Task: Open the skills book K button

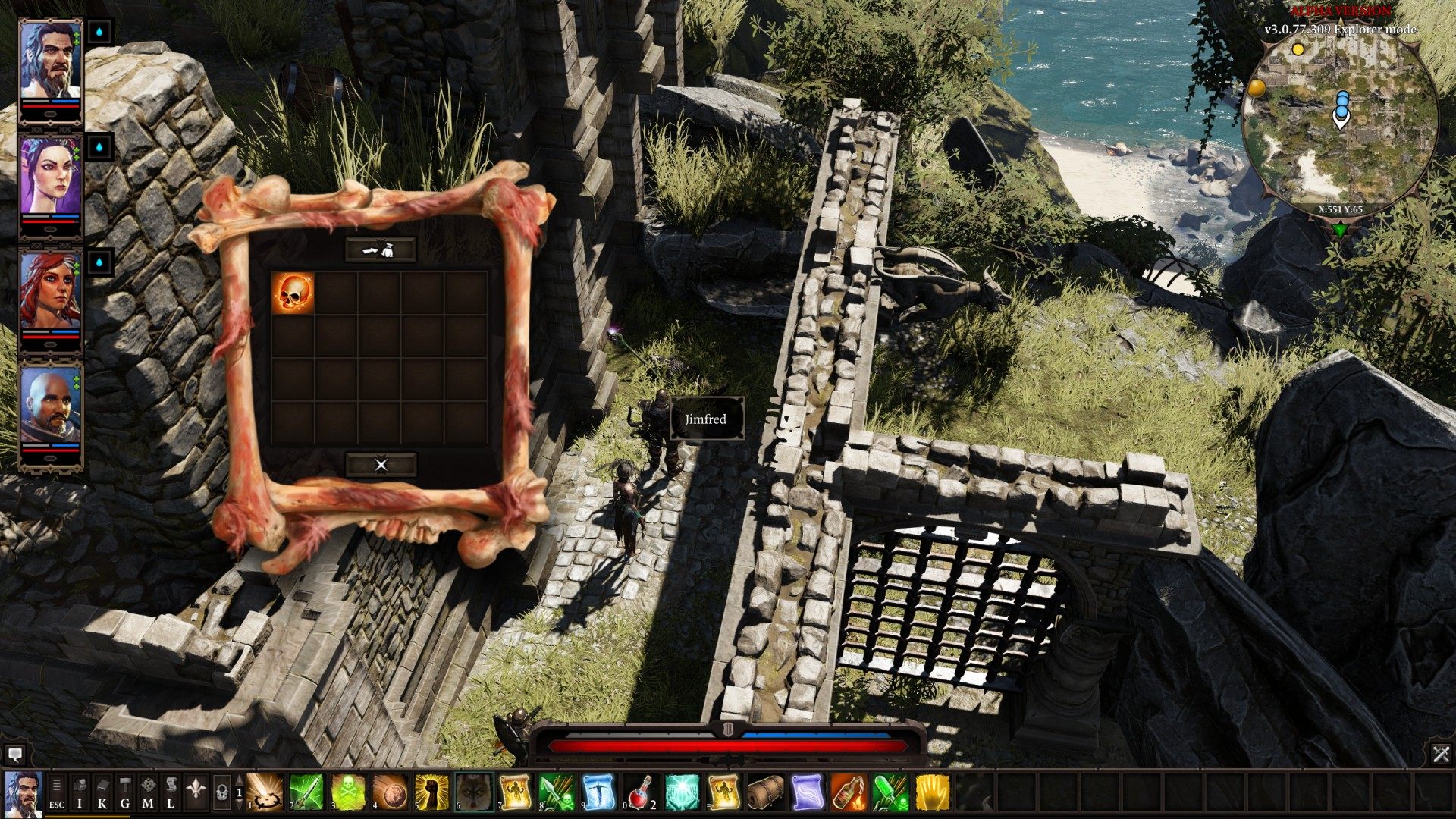Action: click(x=102, y=793)
